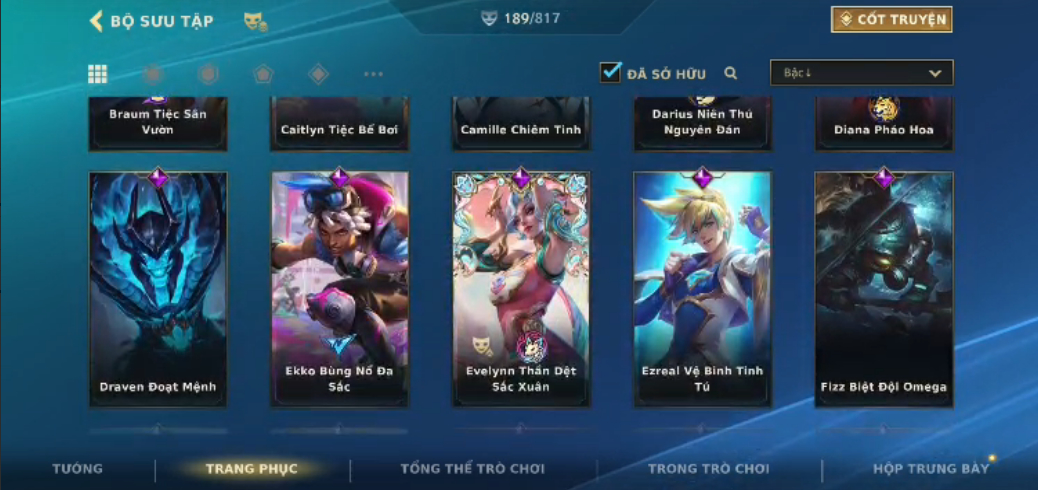This screenshot has width=1038, height=490.
Task: Switch to the Tướng tab
Action: tap(77, 469)
